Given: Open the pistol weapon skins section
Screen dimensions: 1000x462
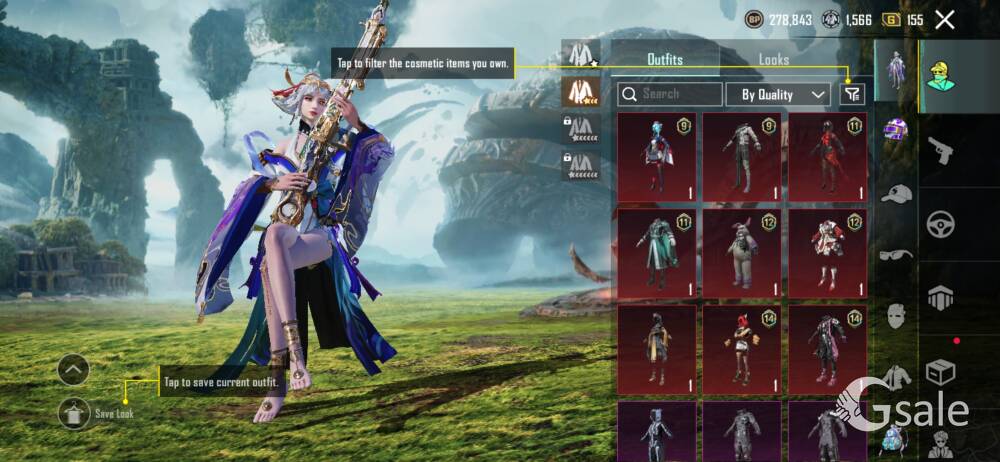Looking at the screenshot, I should tap(941, 152).
